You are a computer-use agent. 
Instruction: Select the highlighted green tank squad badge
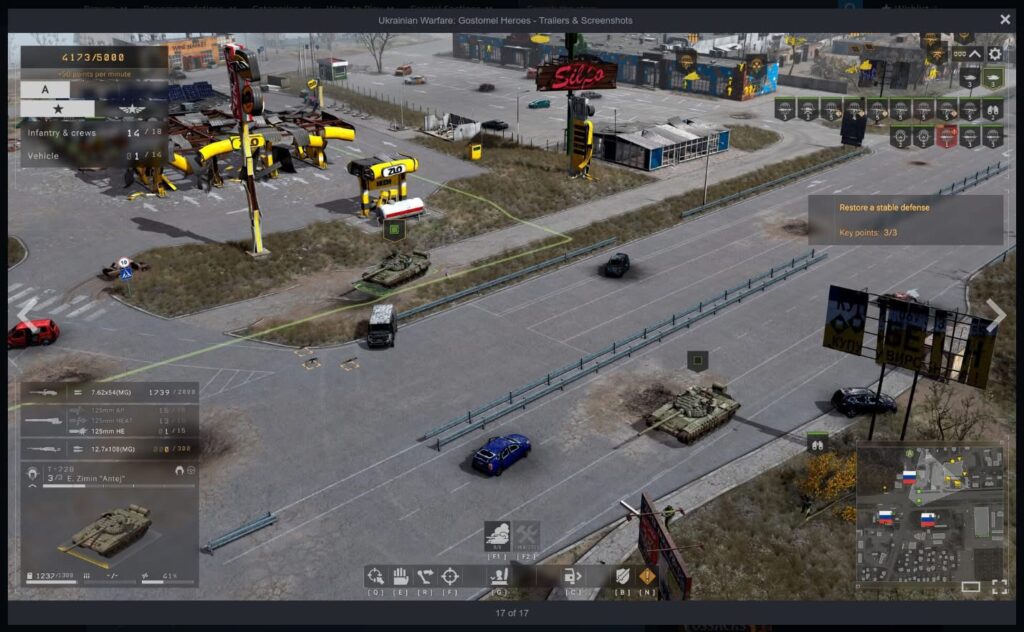[993, 78]
